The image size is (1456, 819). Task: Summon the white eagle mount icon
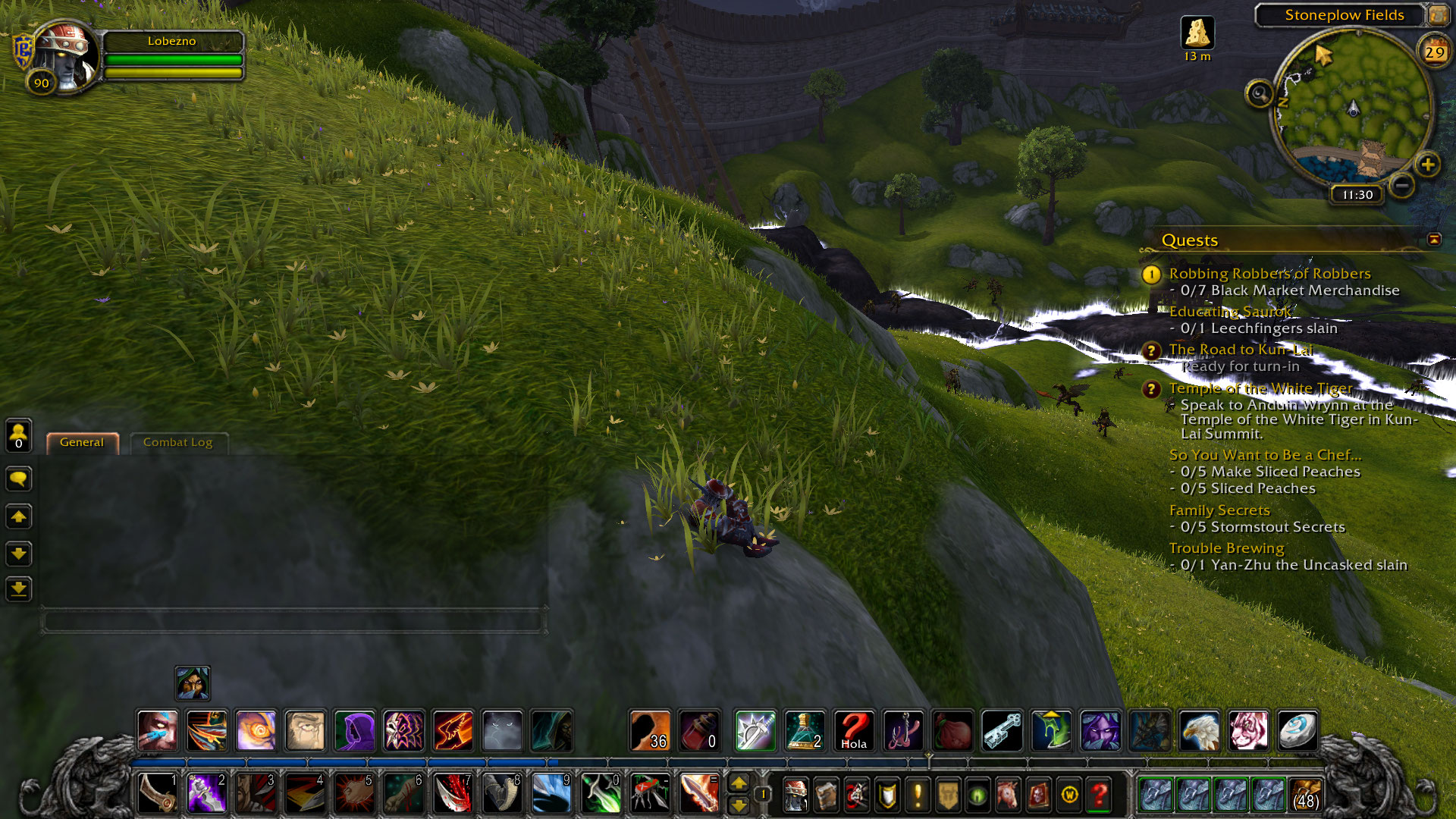tap(1199, 731)
